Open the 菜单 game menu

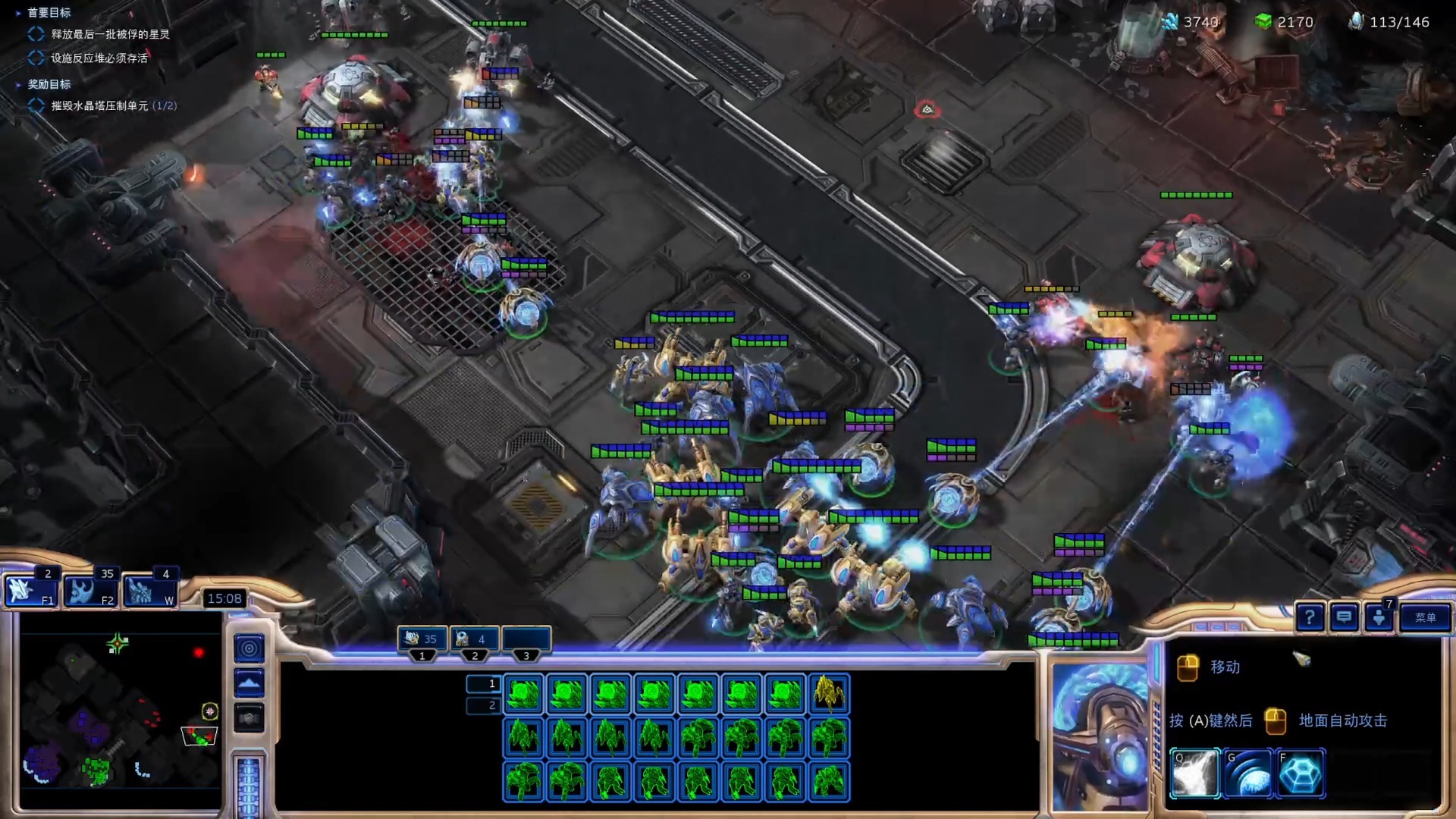click(x=1425, y=617)
